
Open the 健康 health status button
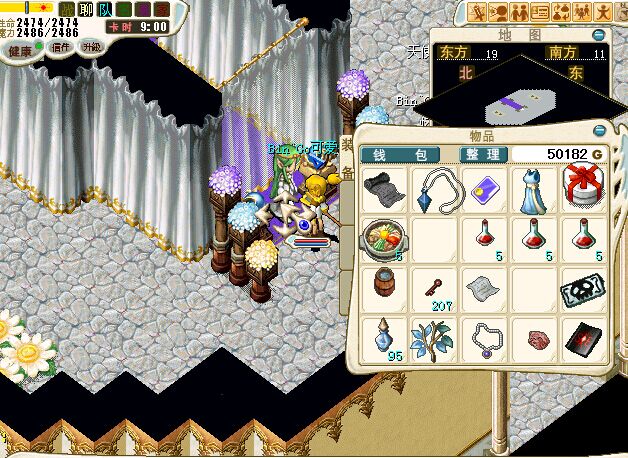click(x=21, y=49)
